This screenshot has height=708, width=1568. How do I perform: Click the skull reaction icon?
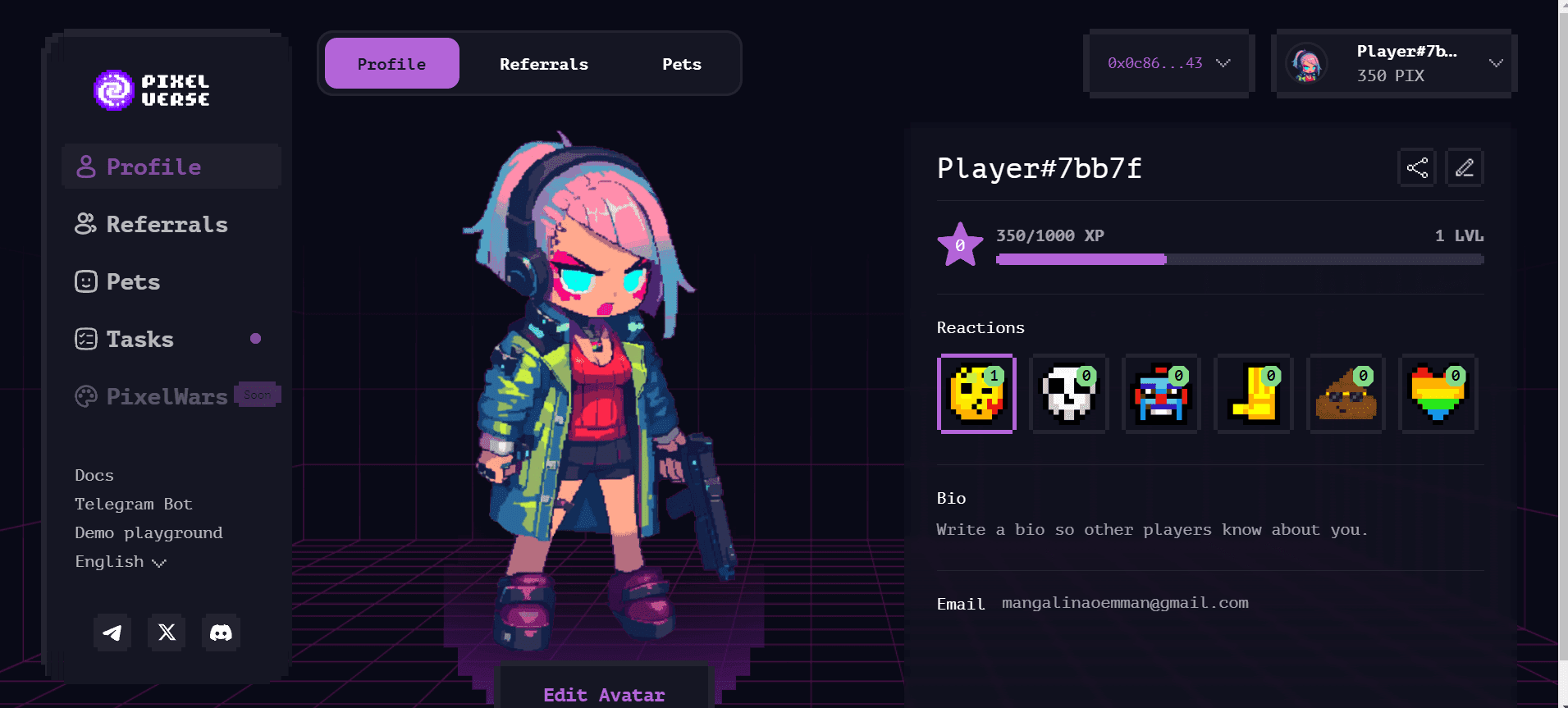[1069, 395]
